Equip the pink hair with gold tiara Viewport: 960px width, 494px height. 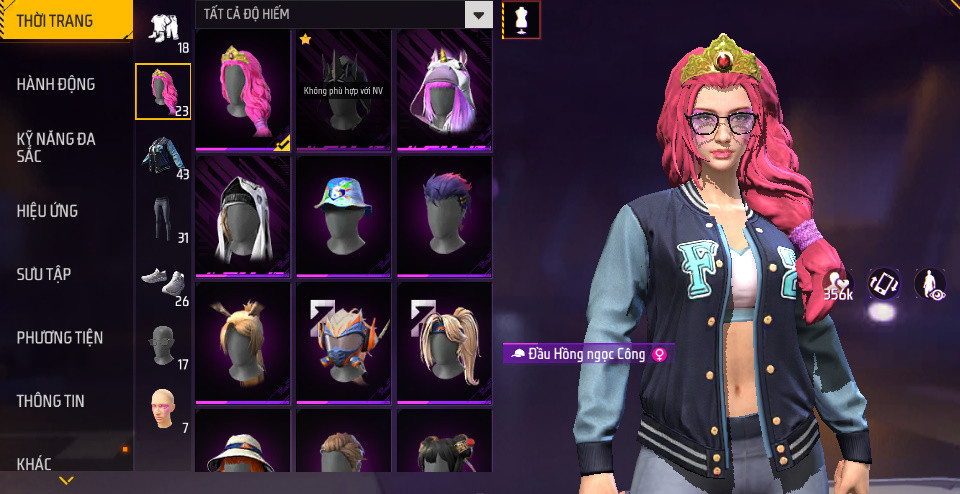click(x=243, y=89)
